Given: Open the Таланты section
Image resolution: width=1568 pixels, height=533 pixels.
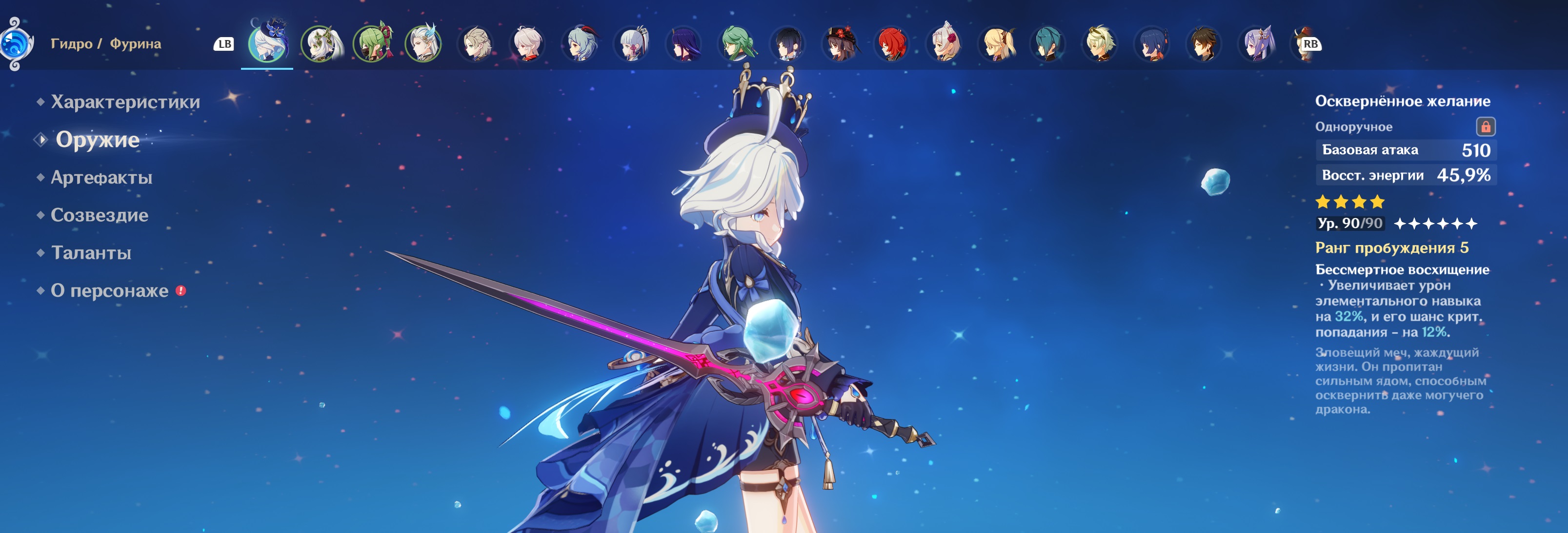Looking at the screenshot, I should [91, 253].
